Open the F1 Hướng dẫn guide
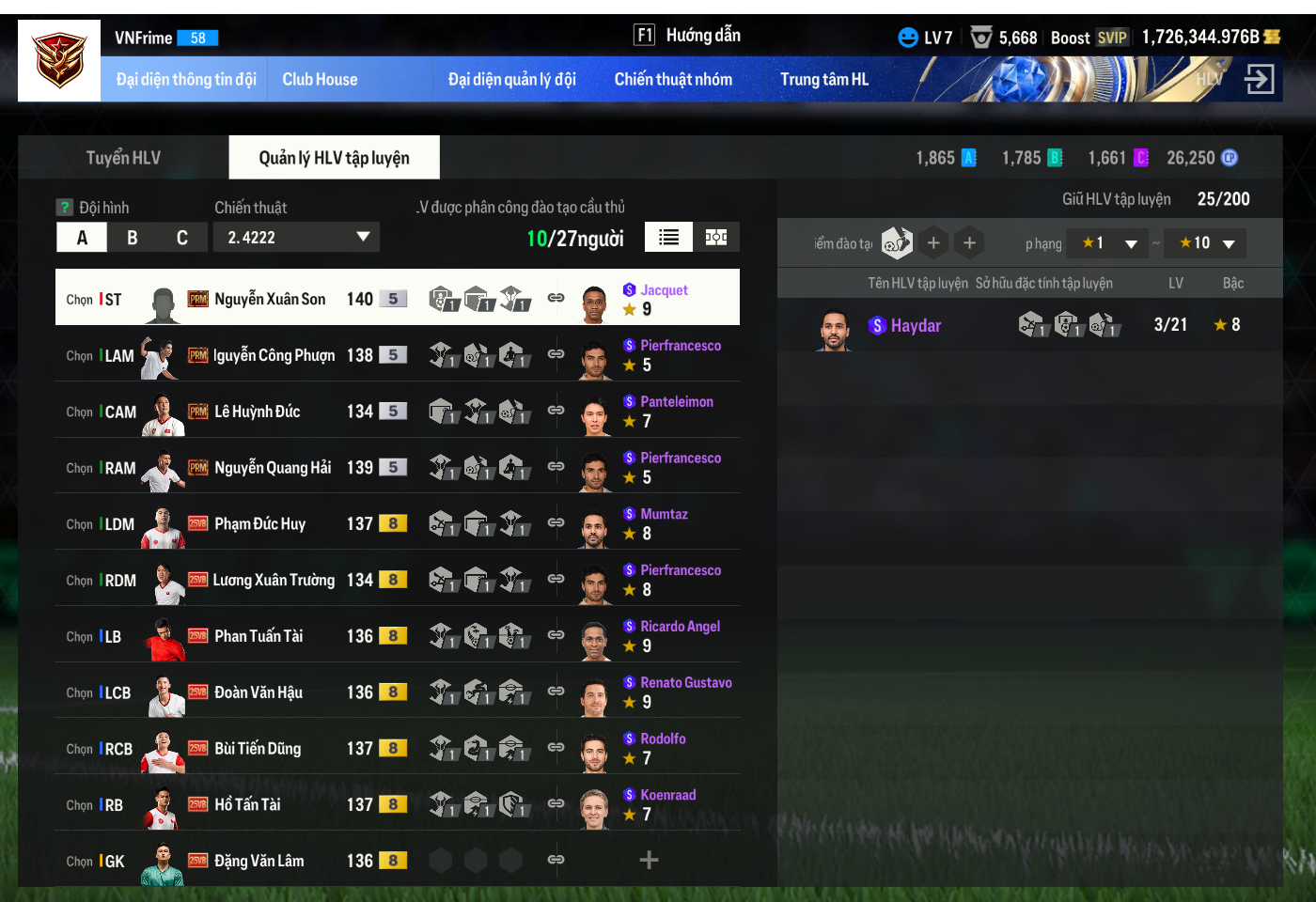Viewport: 1316px width, 902px height. [687, 36]
